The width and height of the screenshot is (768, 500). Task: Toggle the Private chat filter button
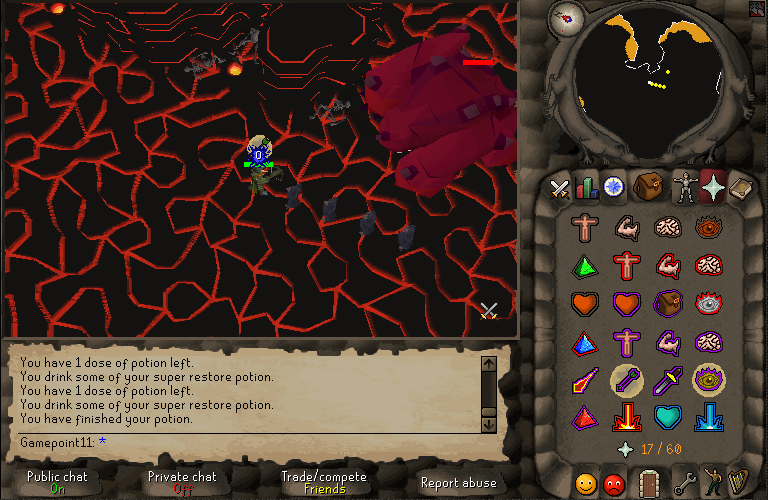182,482
